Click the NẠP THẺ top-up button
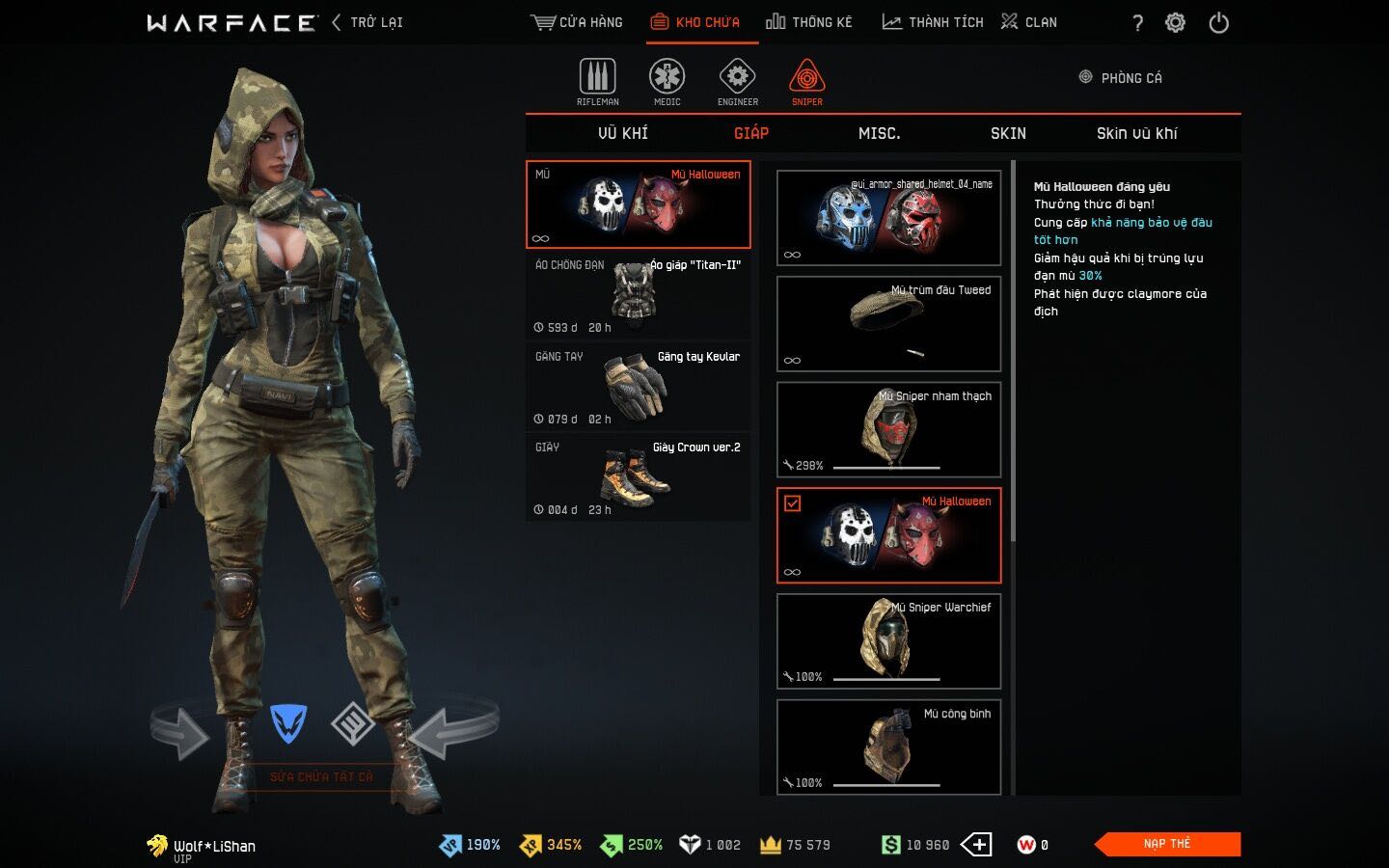The width and height of the screenshot is (1389, 868). point(1167,844)
